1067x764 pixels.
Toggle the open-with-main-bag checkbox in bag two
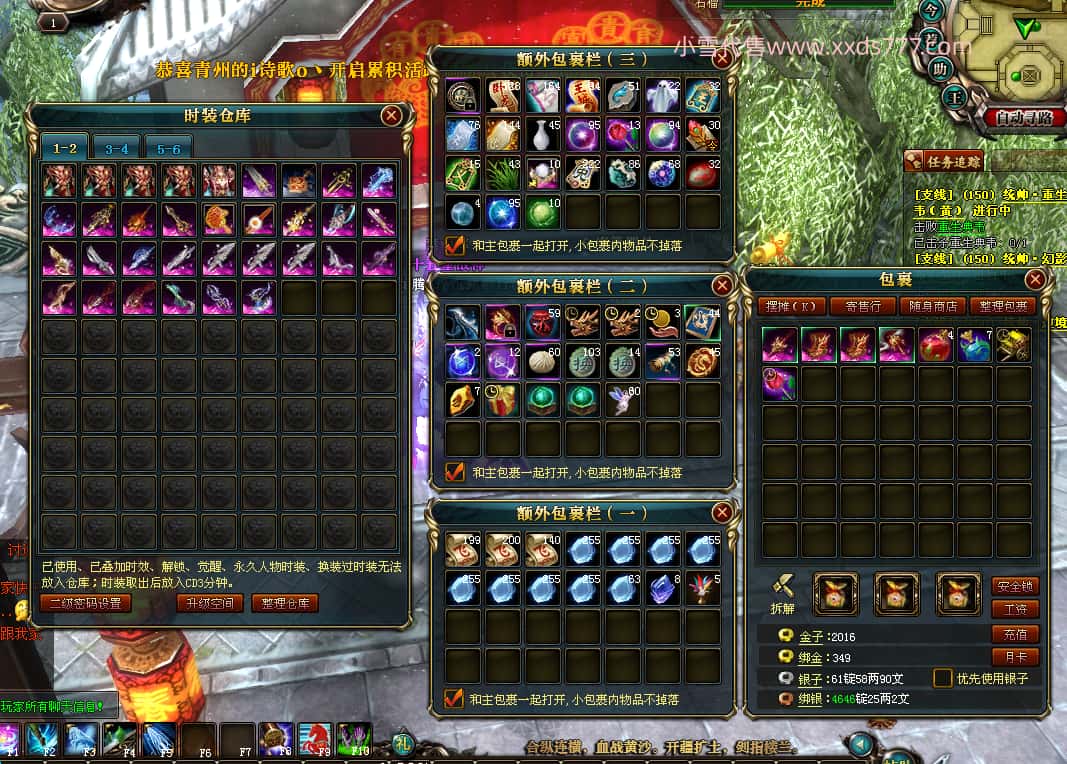pyautogui.click(x=455, y=471)
